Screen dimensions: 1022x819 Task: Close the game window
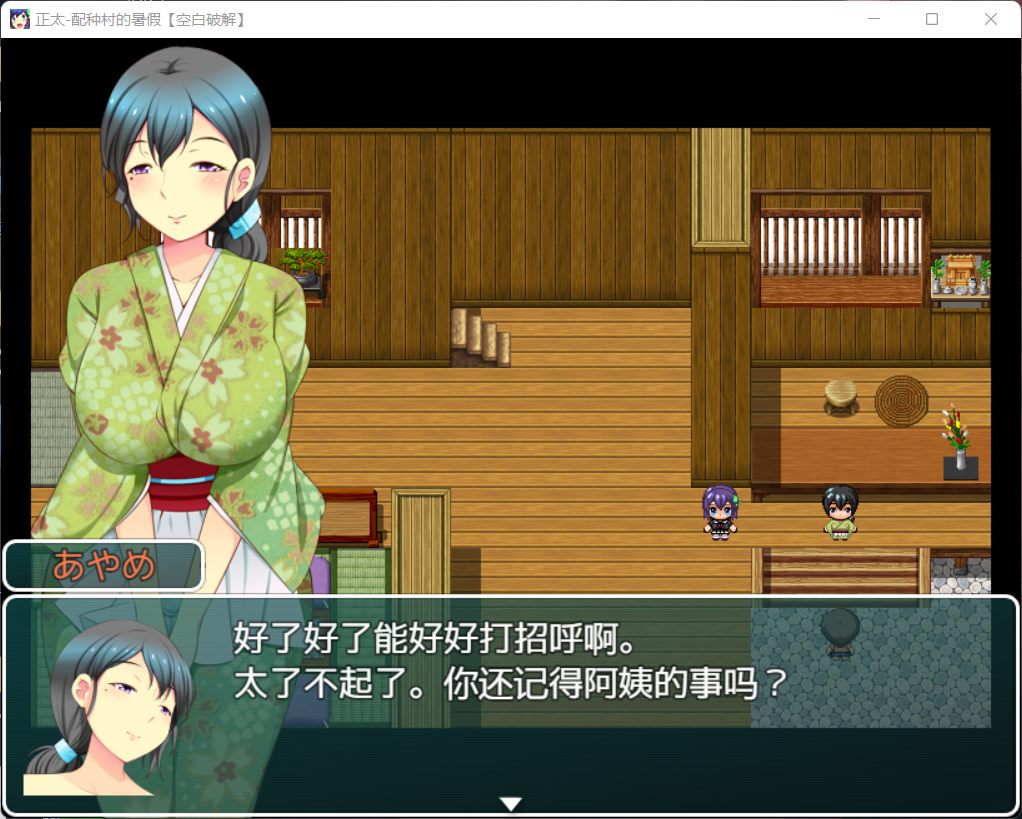pyautogui.click(x=990, y=19)
